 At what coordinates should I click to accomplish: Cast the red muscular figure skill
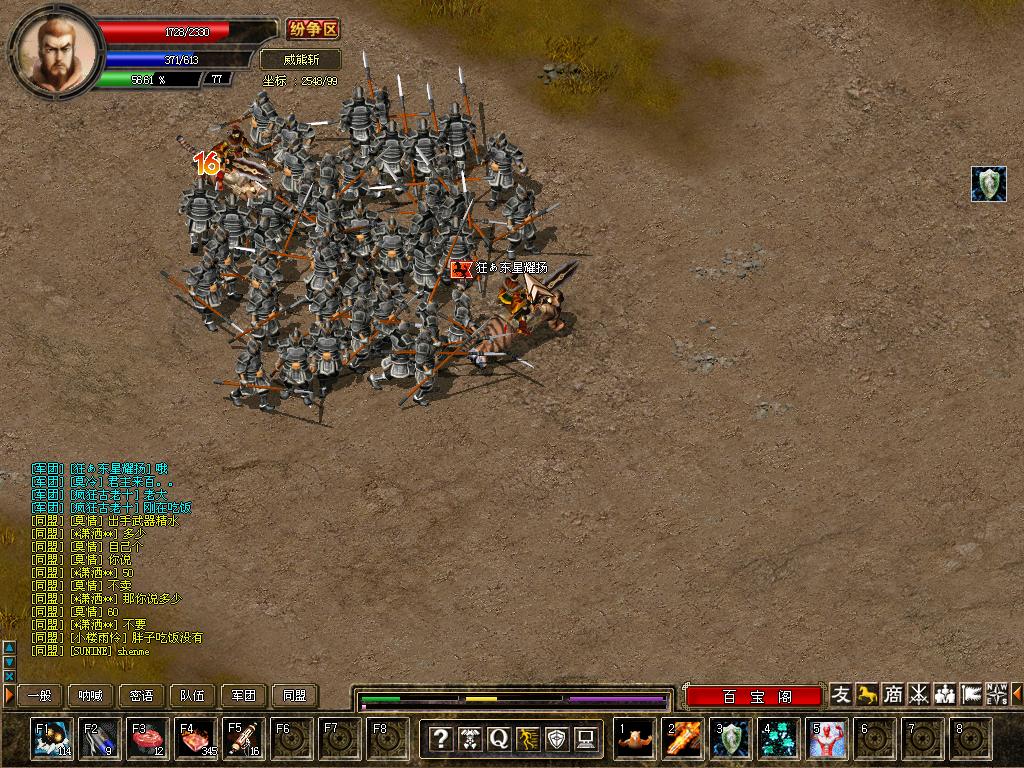point(828,738)
